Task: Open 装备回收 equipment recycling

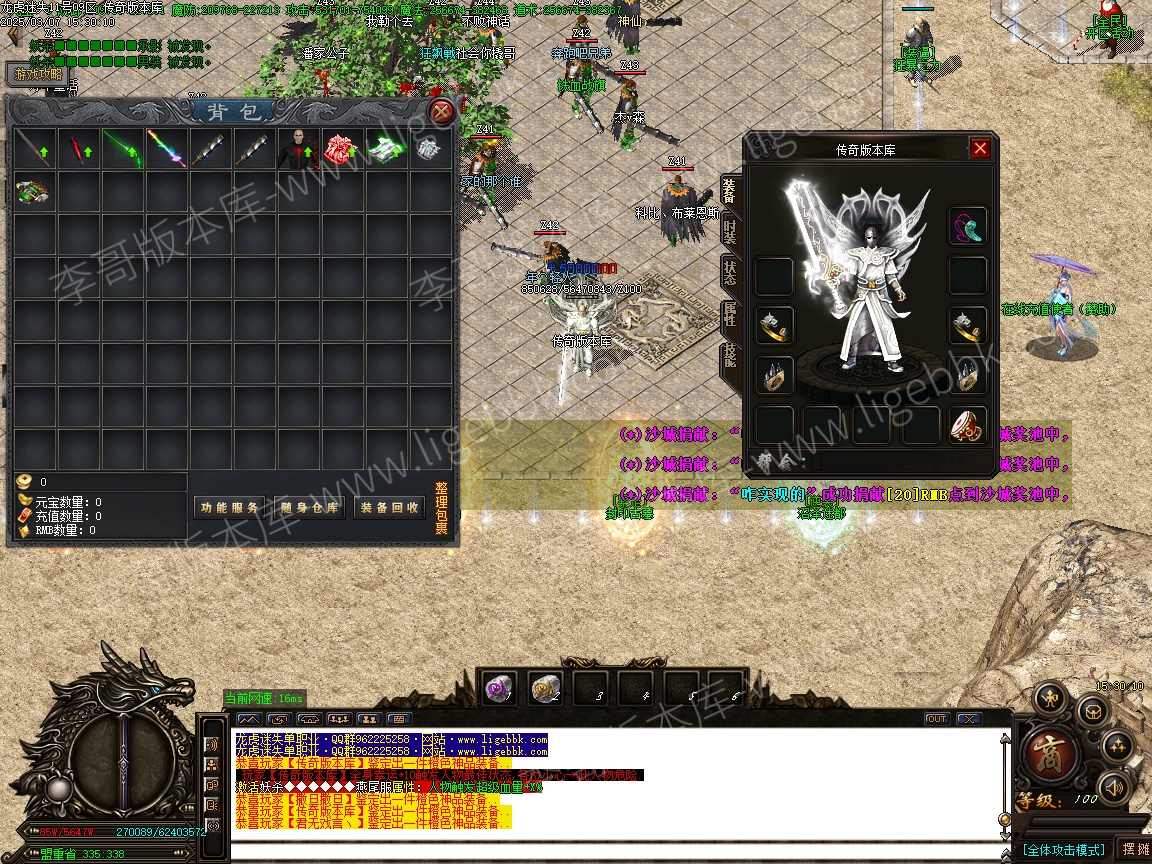Action: click(x=388, y=508)
